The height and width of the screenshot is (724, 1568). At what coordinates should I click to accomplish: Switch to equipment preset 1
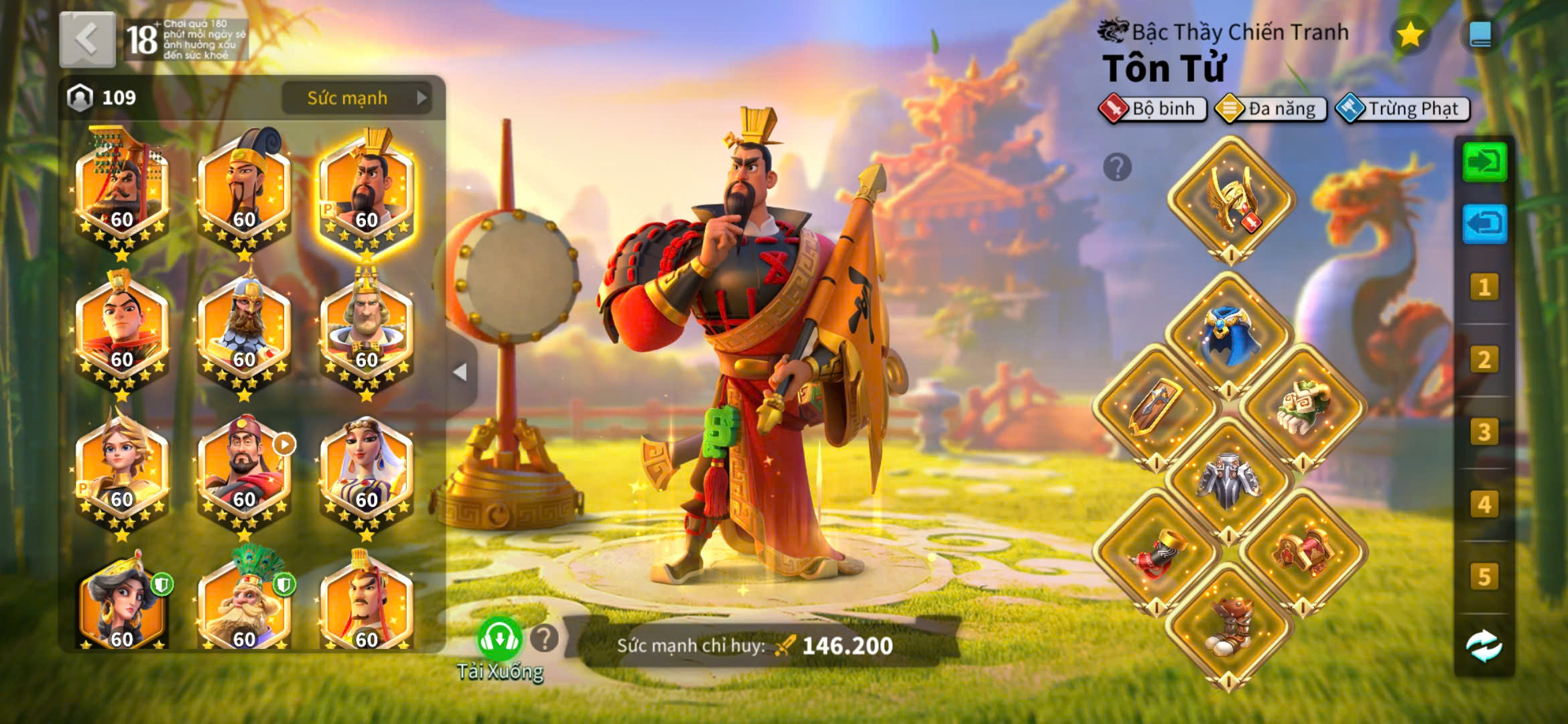pyautogui.click(x=1484, y=288)
